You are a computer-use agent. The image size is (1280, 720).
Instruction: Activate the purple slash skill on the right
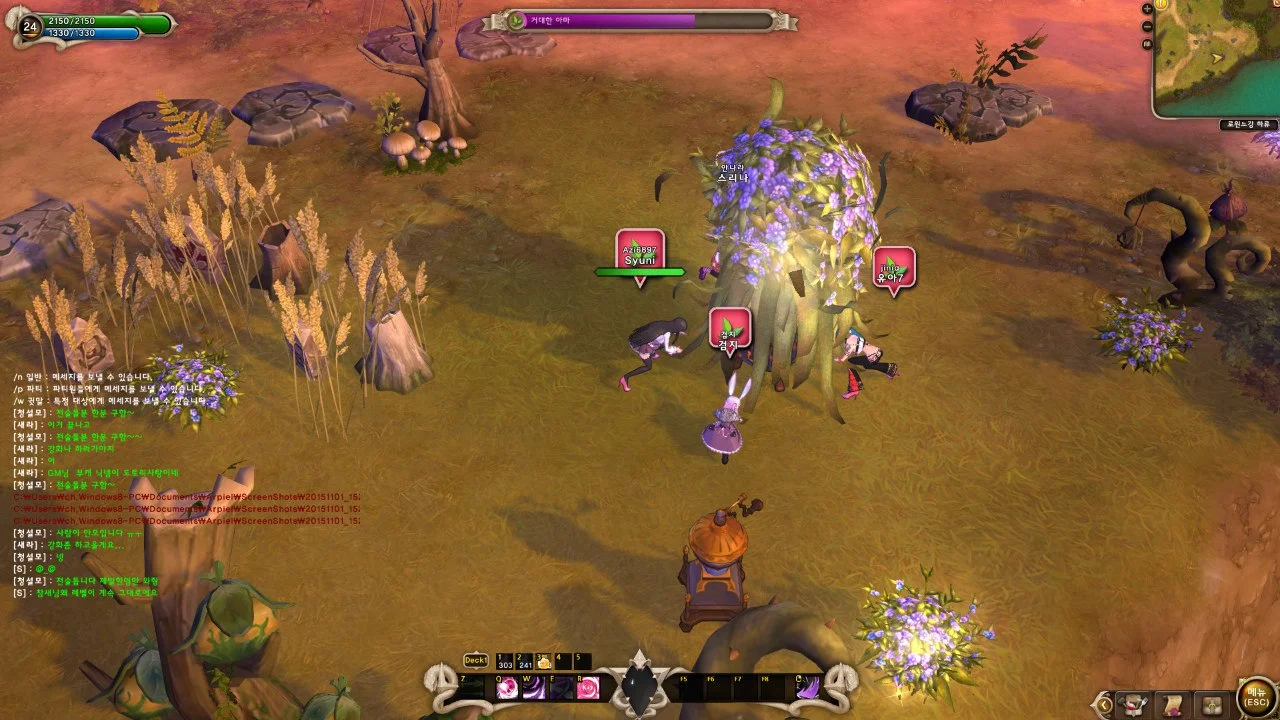(x=809, y=688)
